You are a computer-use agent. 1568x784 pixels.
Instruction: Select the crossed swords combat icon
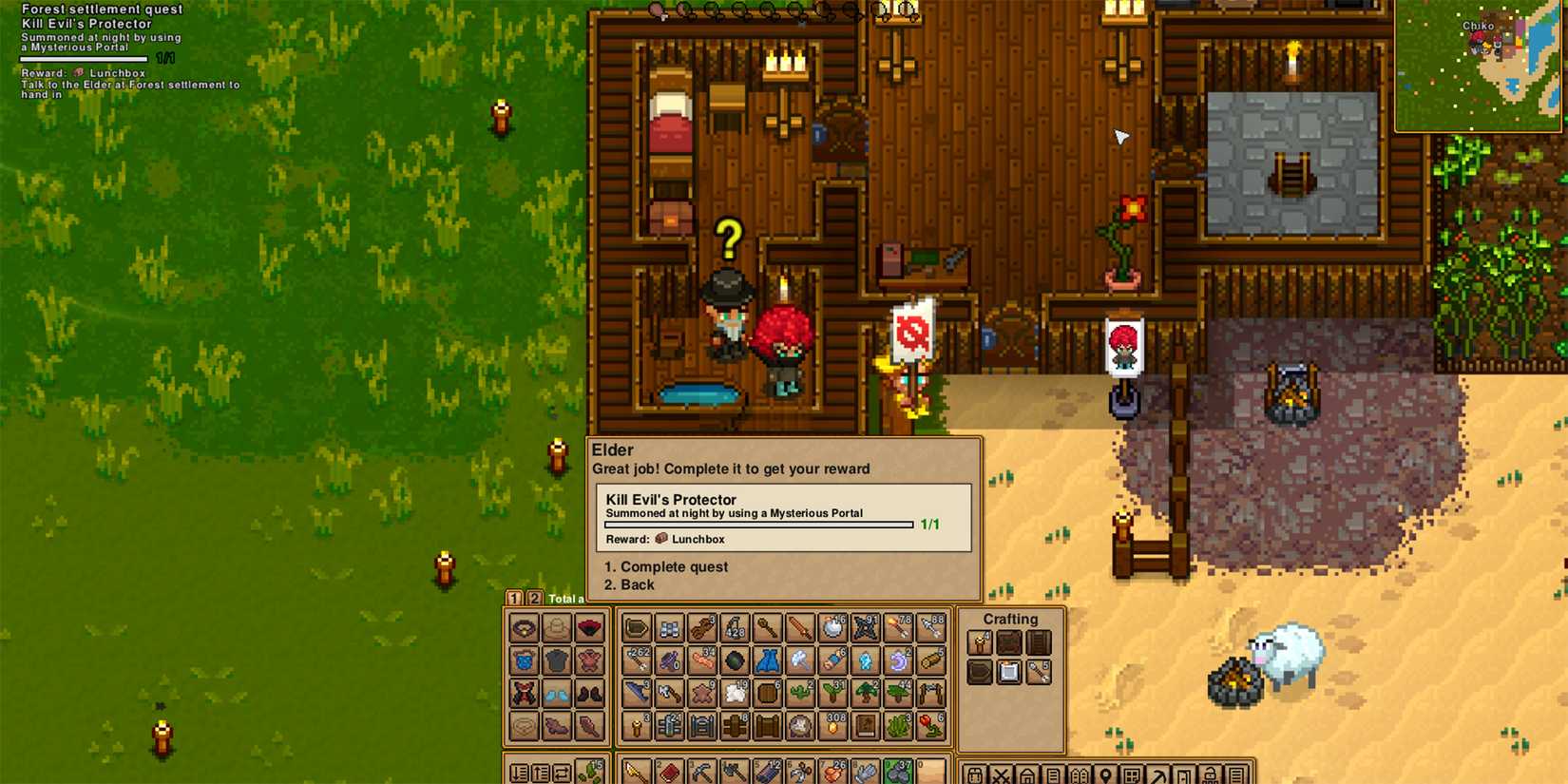point(1003,772)
